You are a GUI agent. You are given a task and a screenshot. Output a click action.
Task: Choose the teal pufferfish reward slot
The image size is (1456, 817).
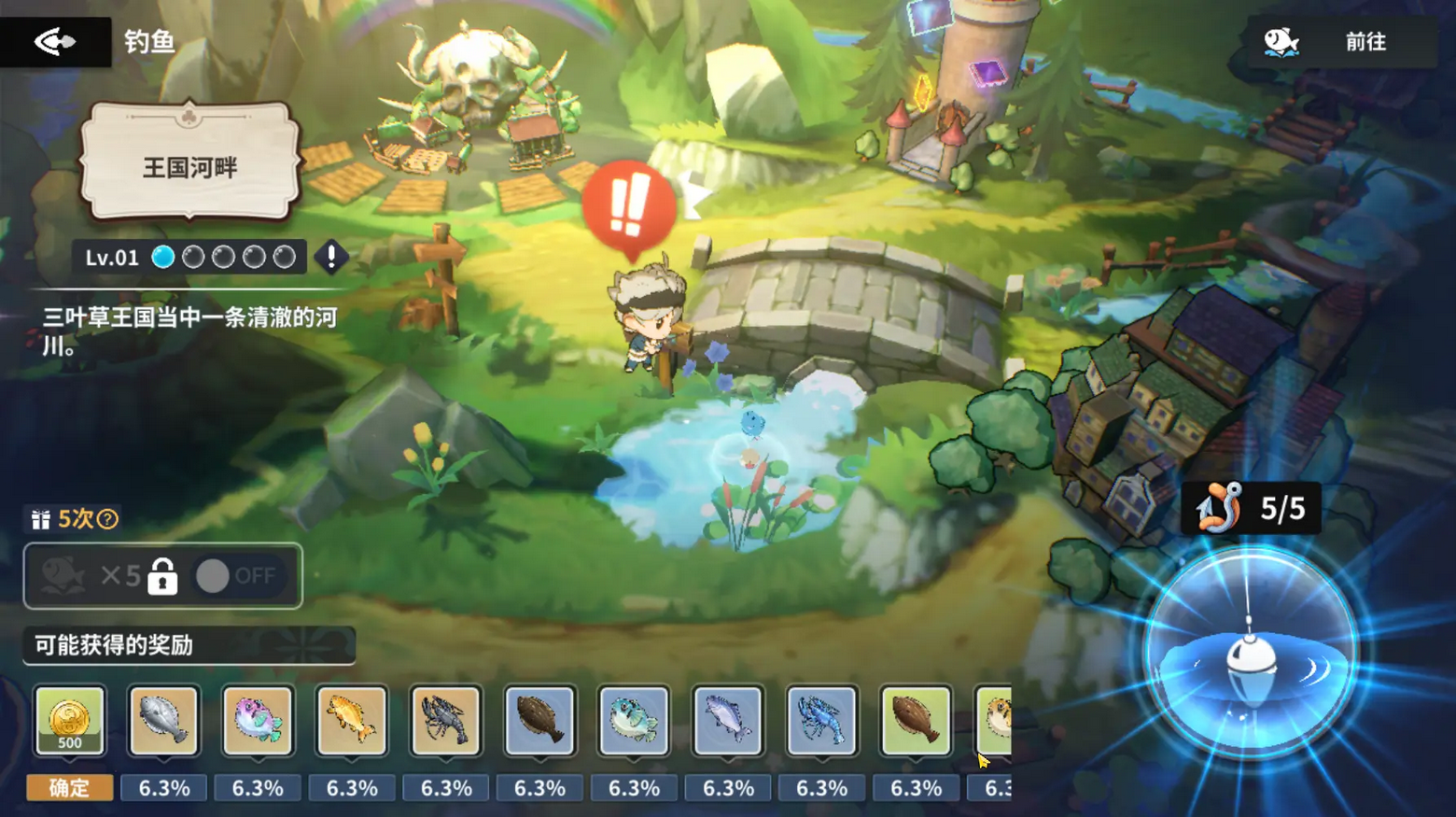pyautogui.click(x=634, y=720)
